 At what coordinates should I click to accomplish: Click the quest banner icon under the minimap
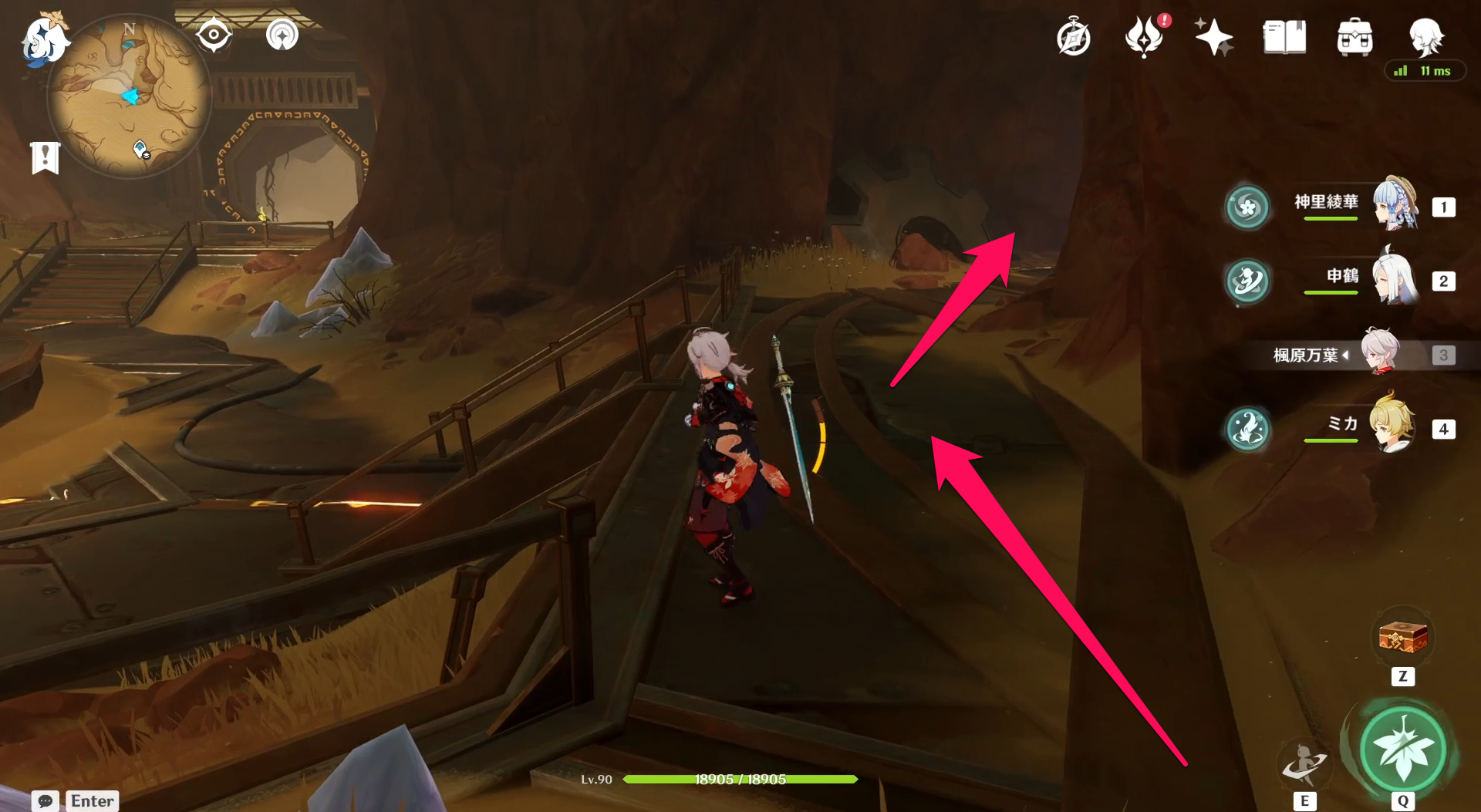pos(46,157)
